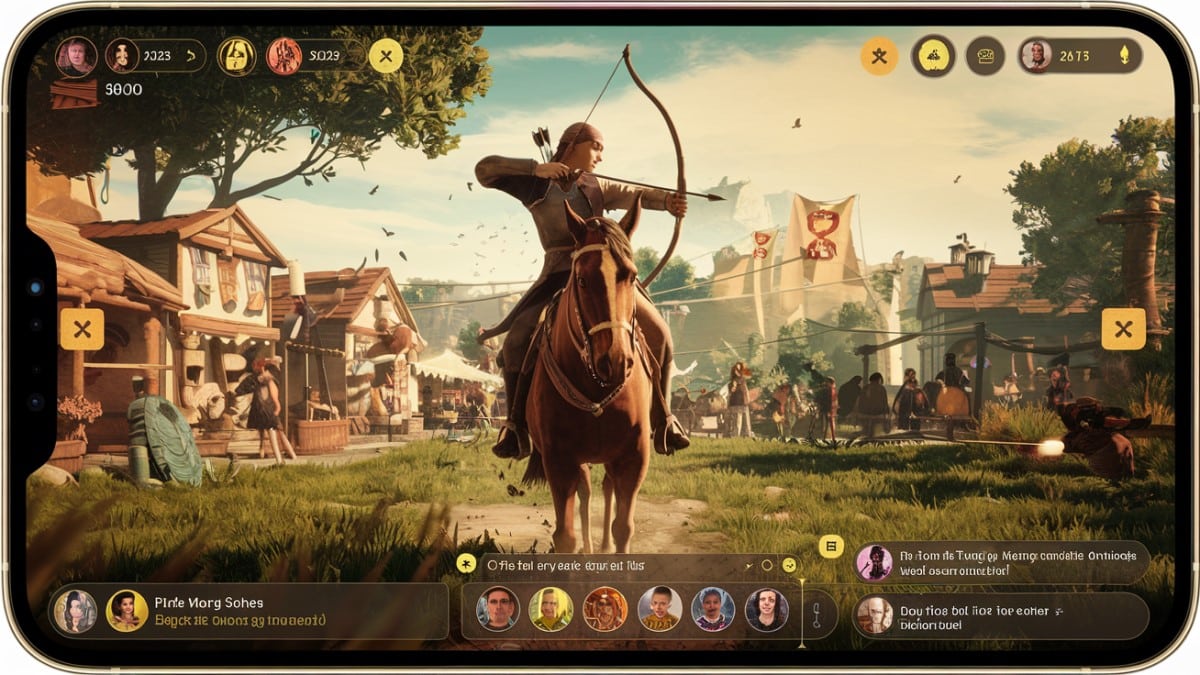Click the yellow star icon beside the party header

(465, 564)
